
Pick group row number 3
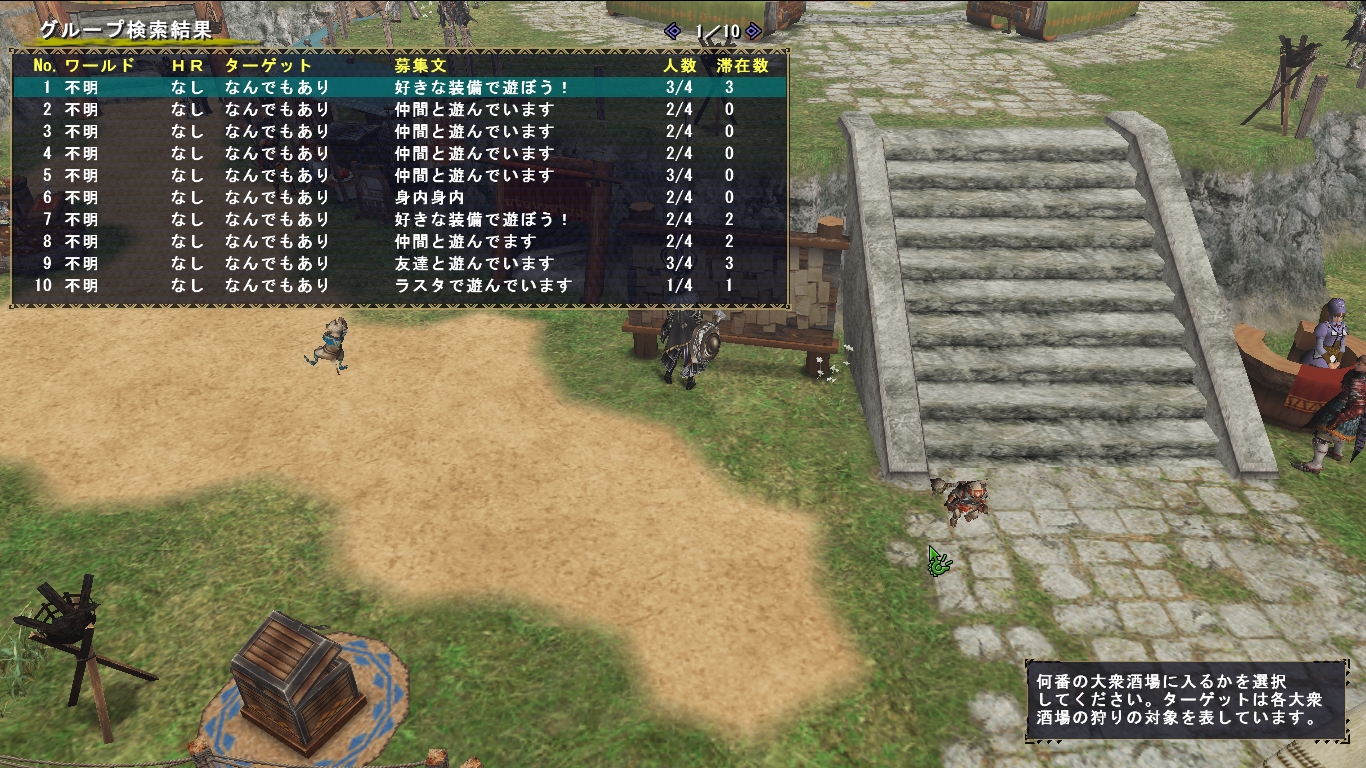[400, 131]
